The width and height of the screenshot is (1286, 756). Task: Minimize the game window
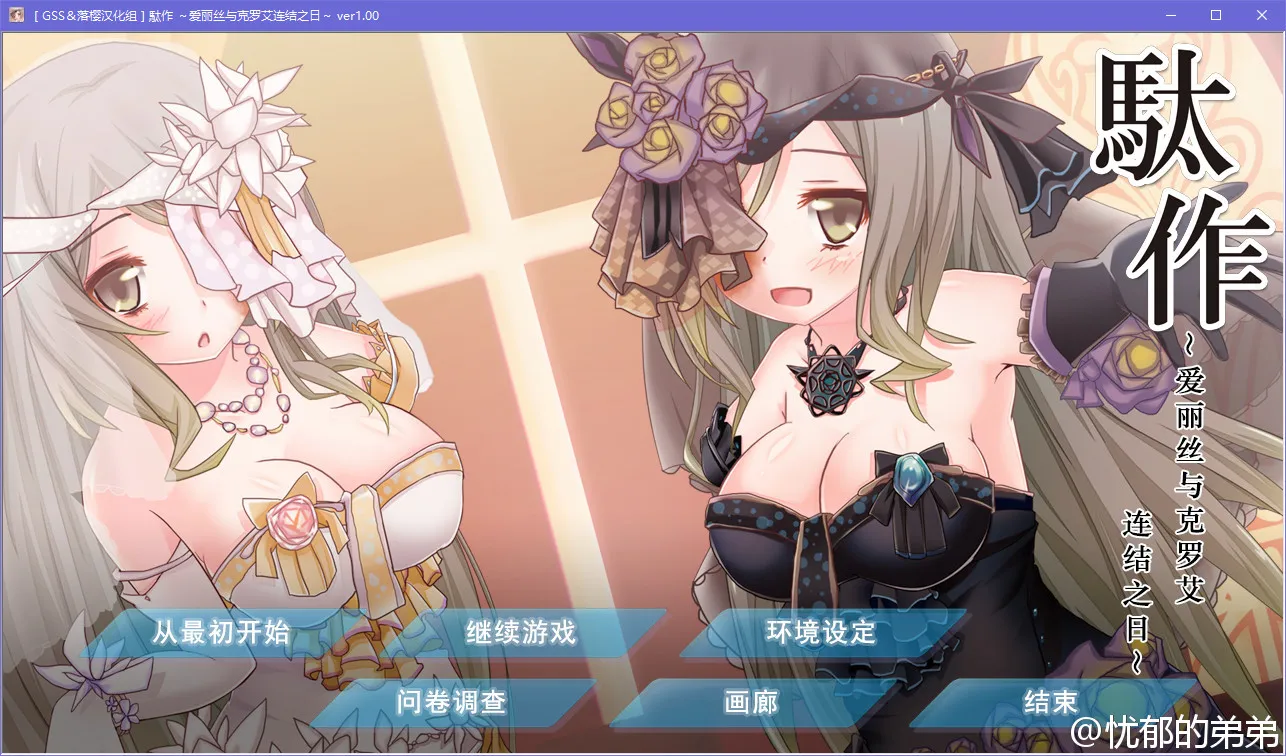(1170, 15)
